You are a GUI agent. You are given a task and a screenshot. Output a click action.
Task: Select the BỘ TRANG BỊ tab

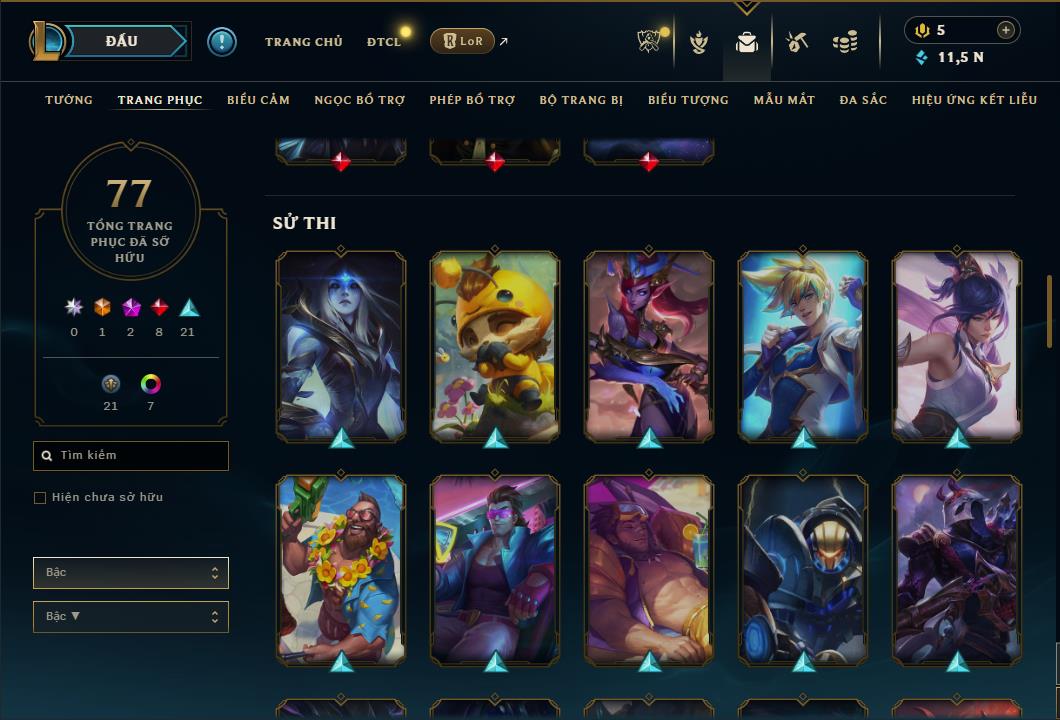[x=581, y=100]
